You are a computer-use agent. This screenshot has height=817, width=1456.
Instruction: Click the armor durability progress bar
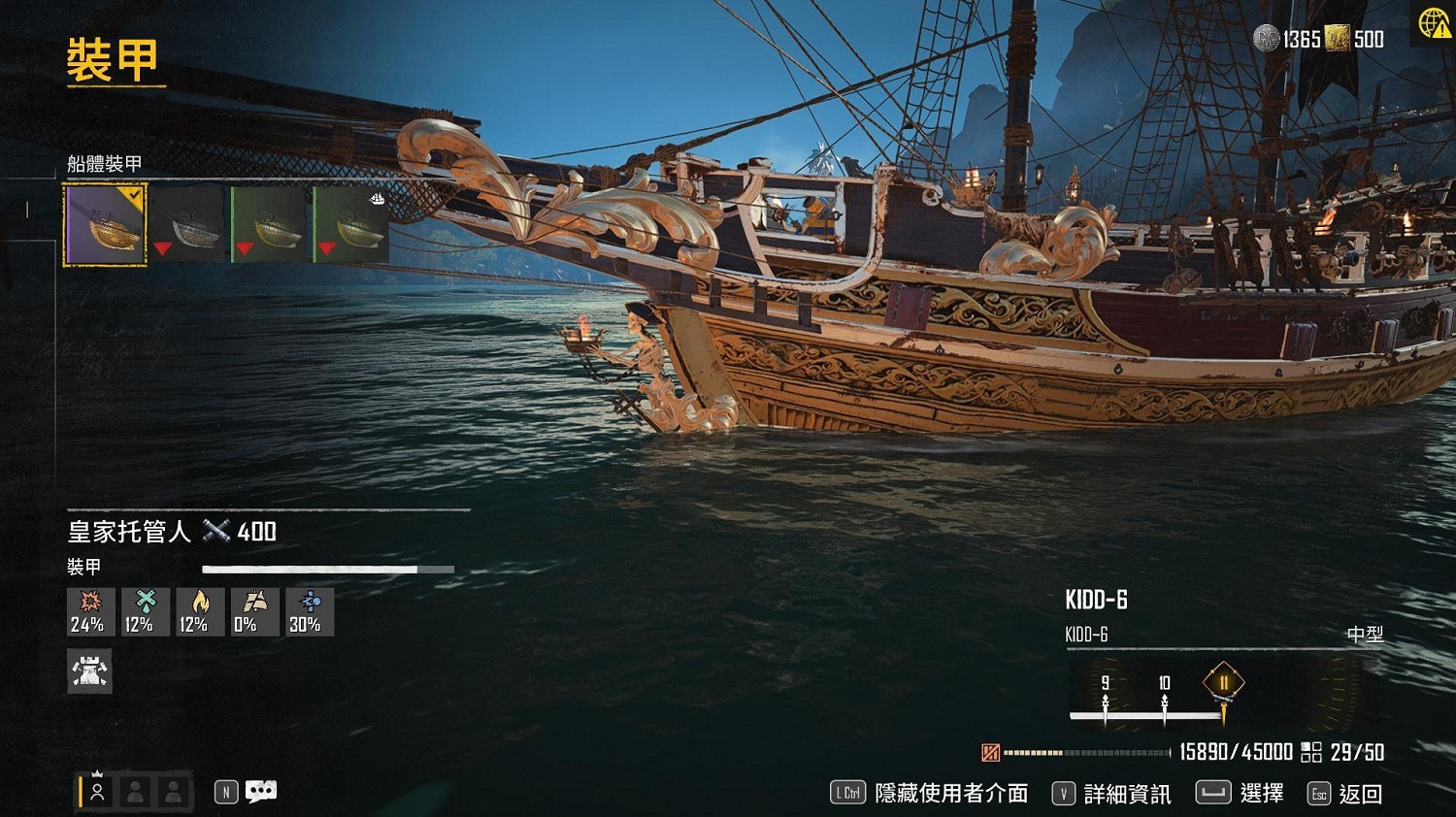[327, 569]
